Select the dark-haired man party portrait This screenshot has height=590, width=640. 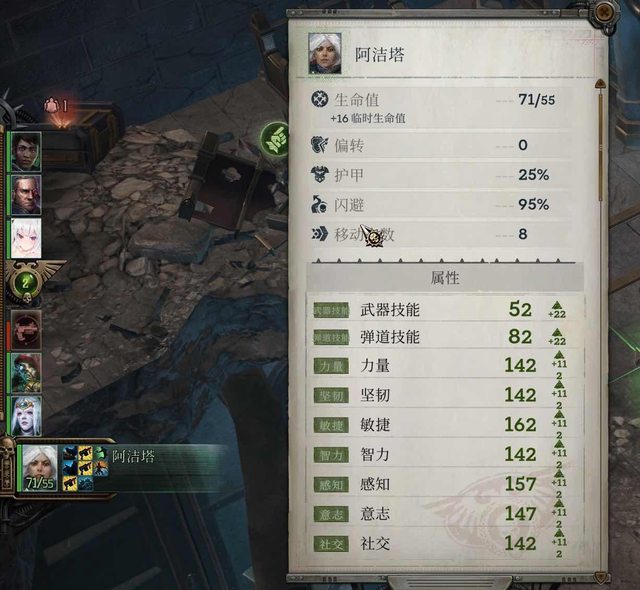click(25, 151)
